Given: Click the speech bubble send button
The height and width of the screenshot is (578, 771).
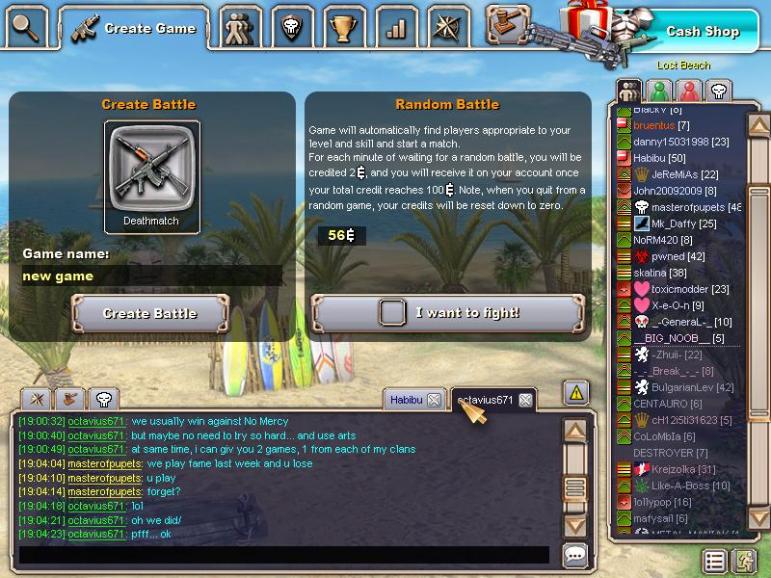Looking at the screenshot, I should coord(575,554).
